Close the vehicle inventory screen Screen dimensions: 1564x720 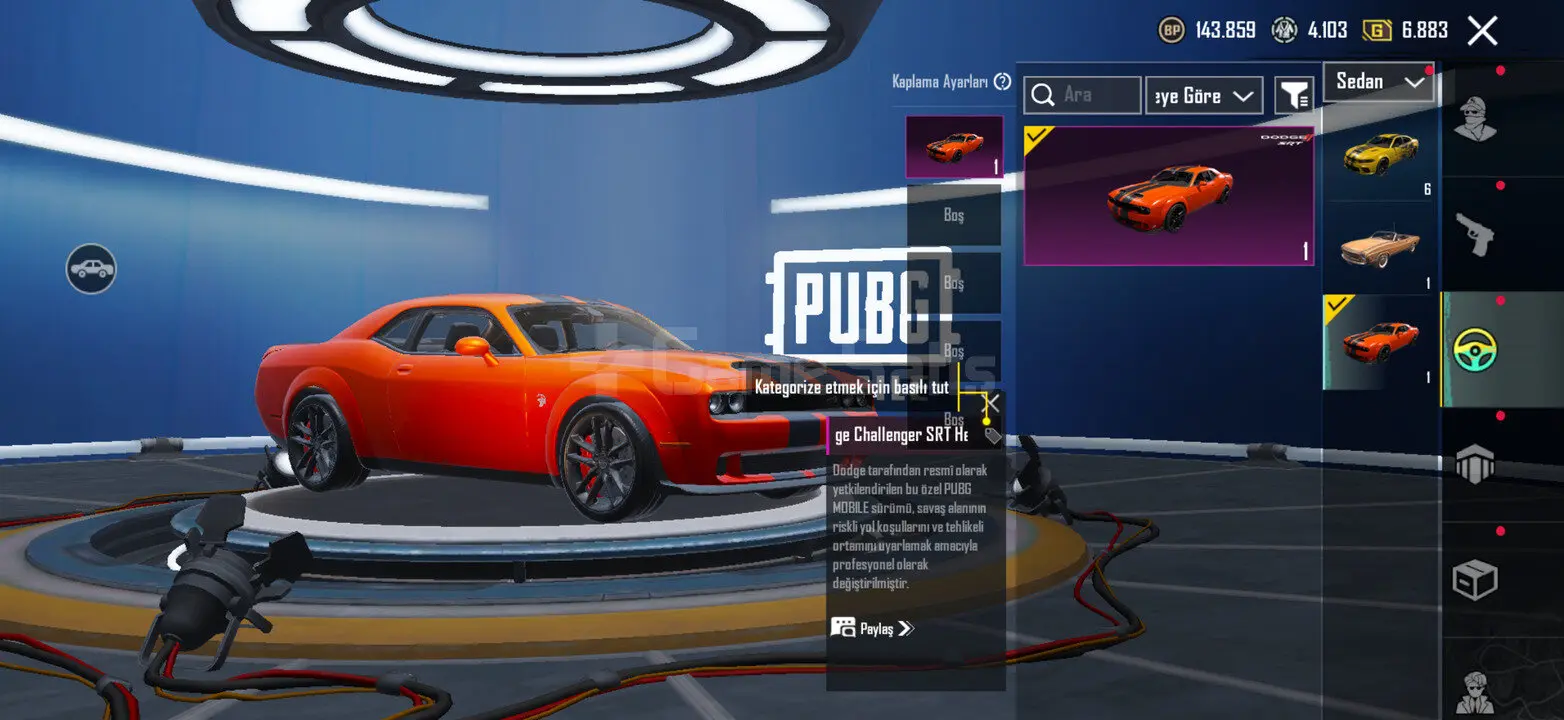click(1482, 31)
